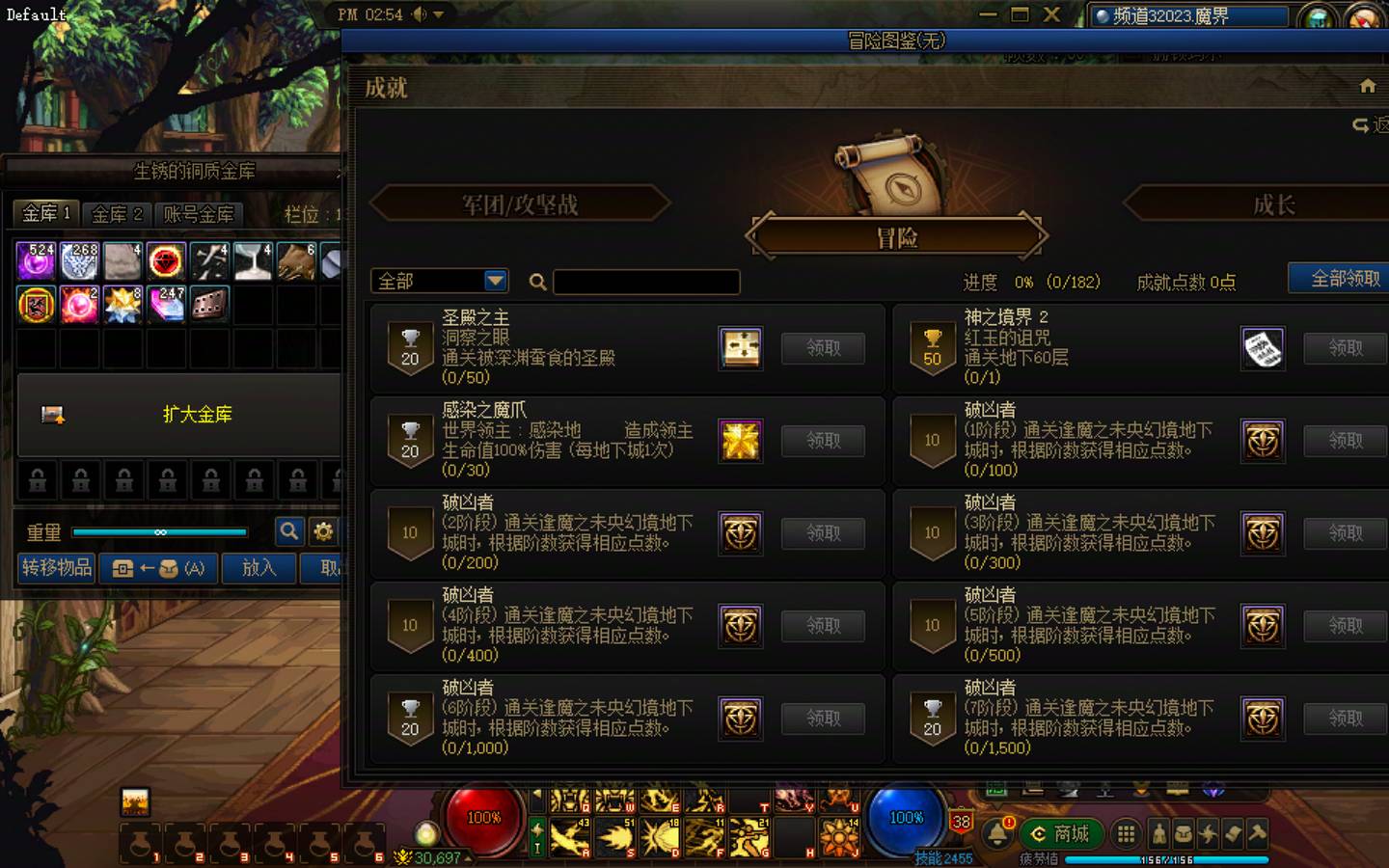The image size is (1389, 868).
Task: Open the inventory bag icon
Action: [1182, 834]
